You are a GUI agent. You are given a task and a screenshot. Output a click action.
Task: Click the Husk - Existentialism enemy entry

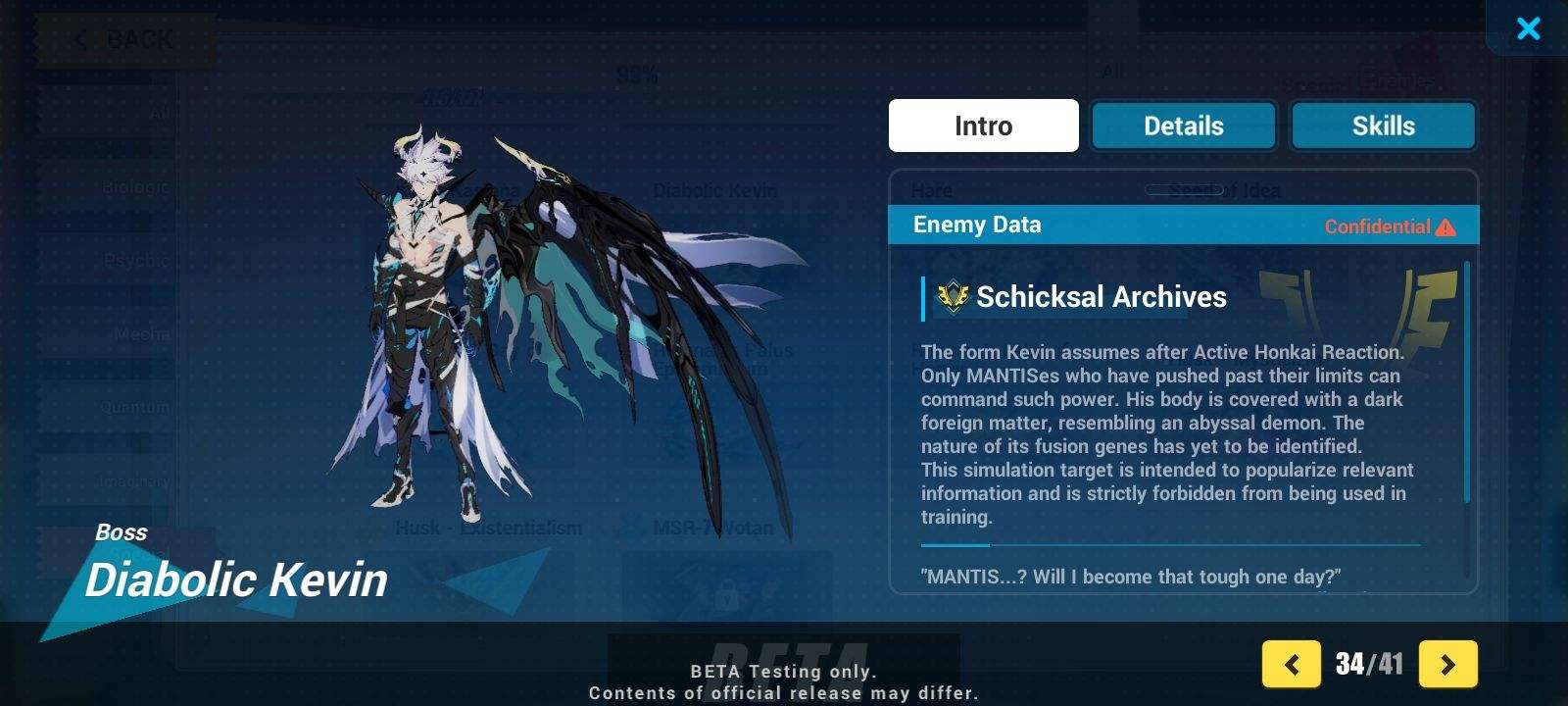point(490,528)
